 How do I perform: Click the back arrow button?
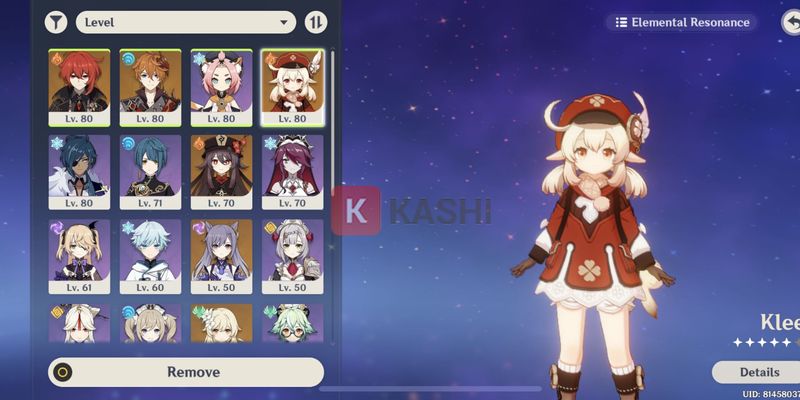pyautogui.click(x=791, y=22)
